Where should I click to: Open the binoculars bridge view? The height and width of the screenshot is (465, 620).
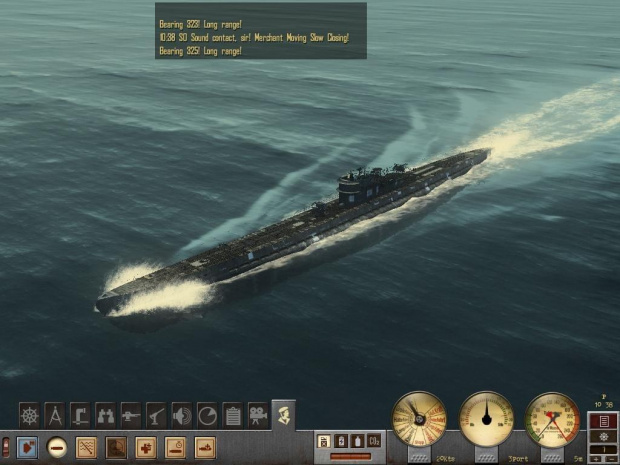point(106,414)
